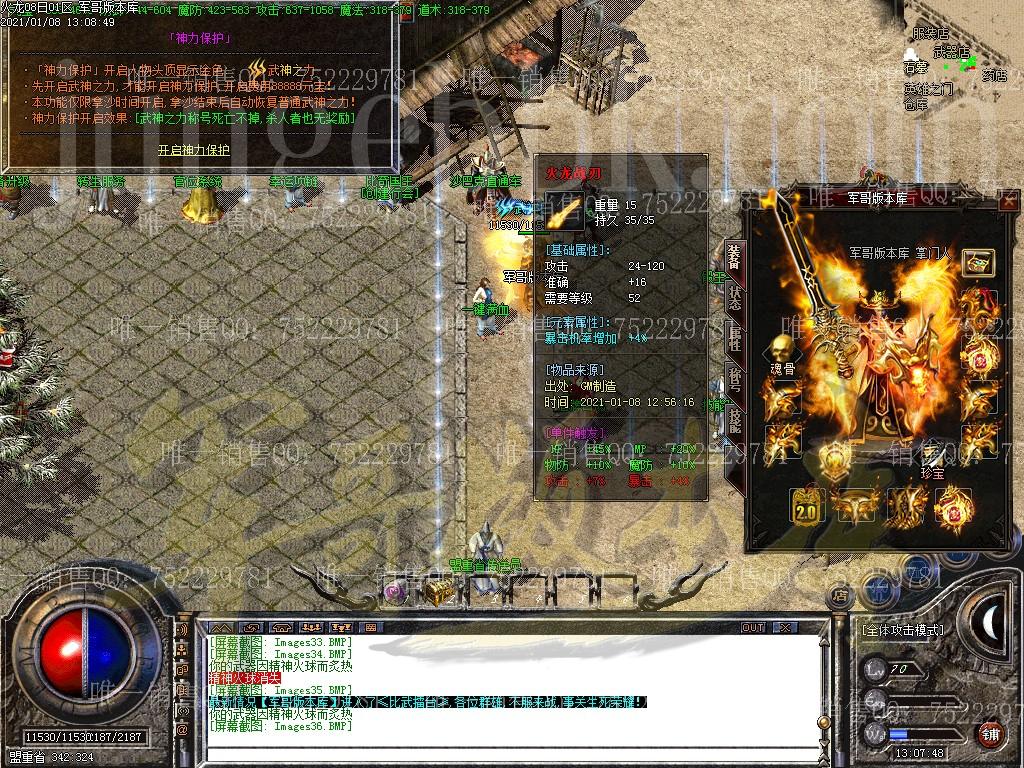
Task: Open the 店 shop button
Action: pyautogui.click(x=840, y=595)
